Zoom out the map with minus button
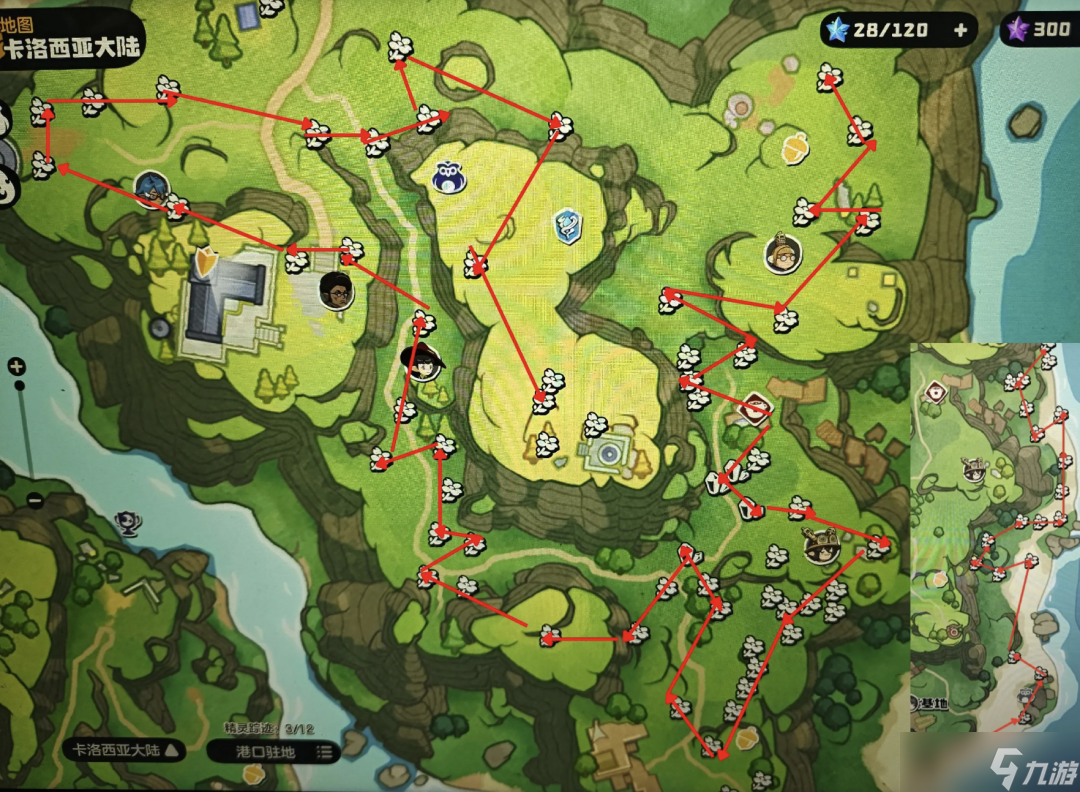Image resolution: width=1080 pixels, height=792 pixels. point(35,501)
